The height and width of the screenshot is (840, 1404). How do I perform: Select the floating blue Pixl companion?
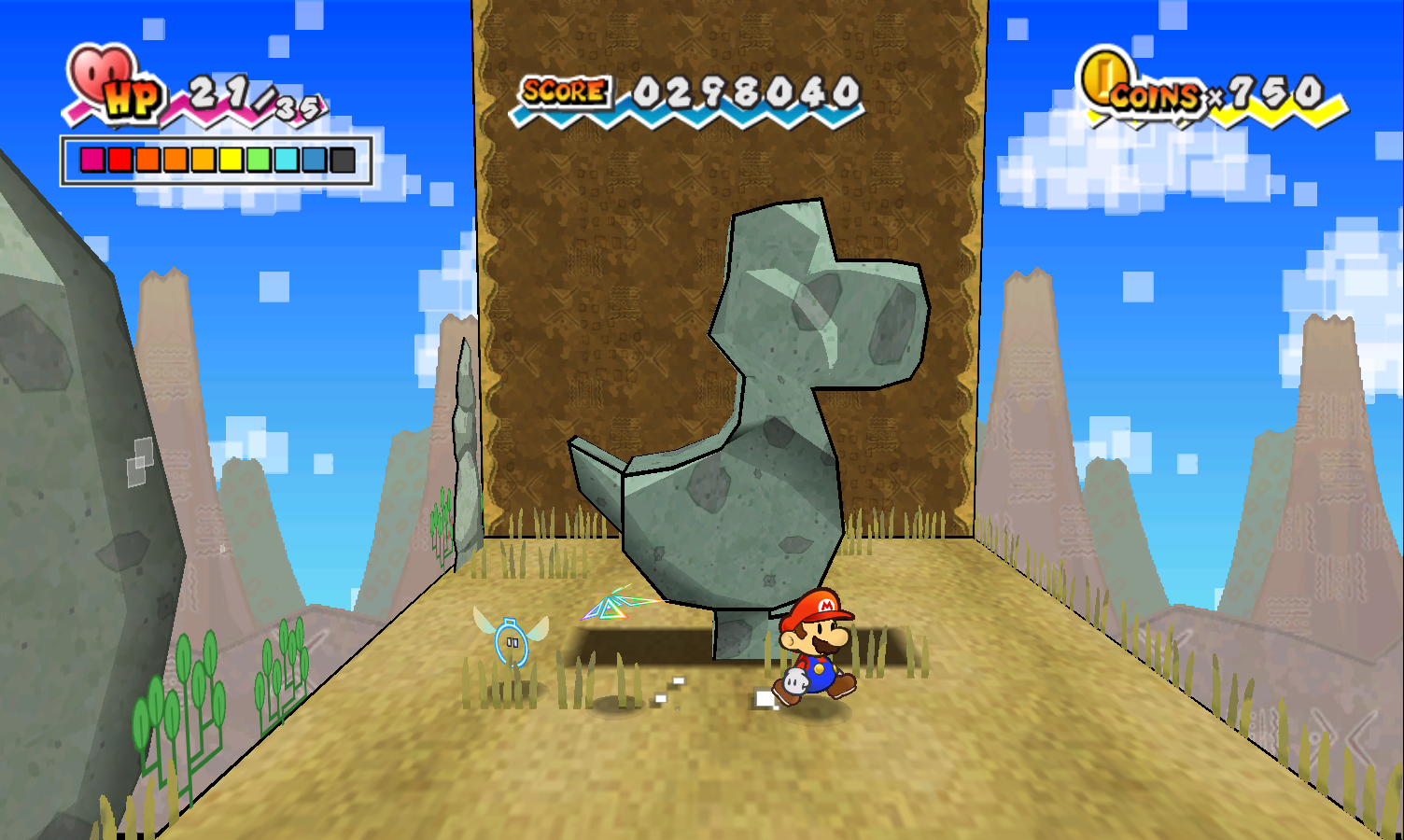tap(512, 641)
